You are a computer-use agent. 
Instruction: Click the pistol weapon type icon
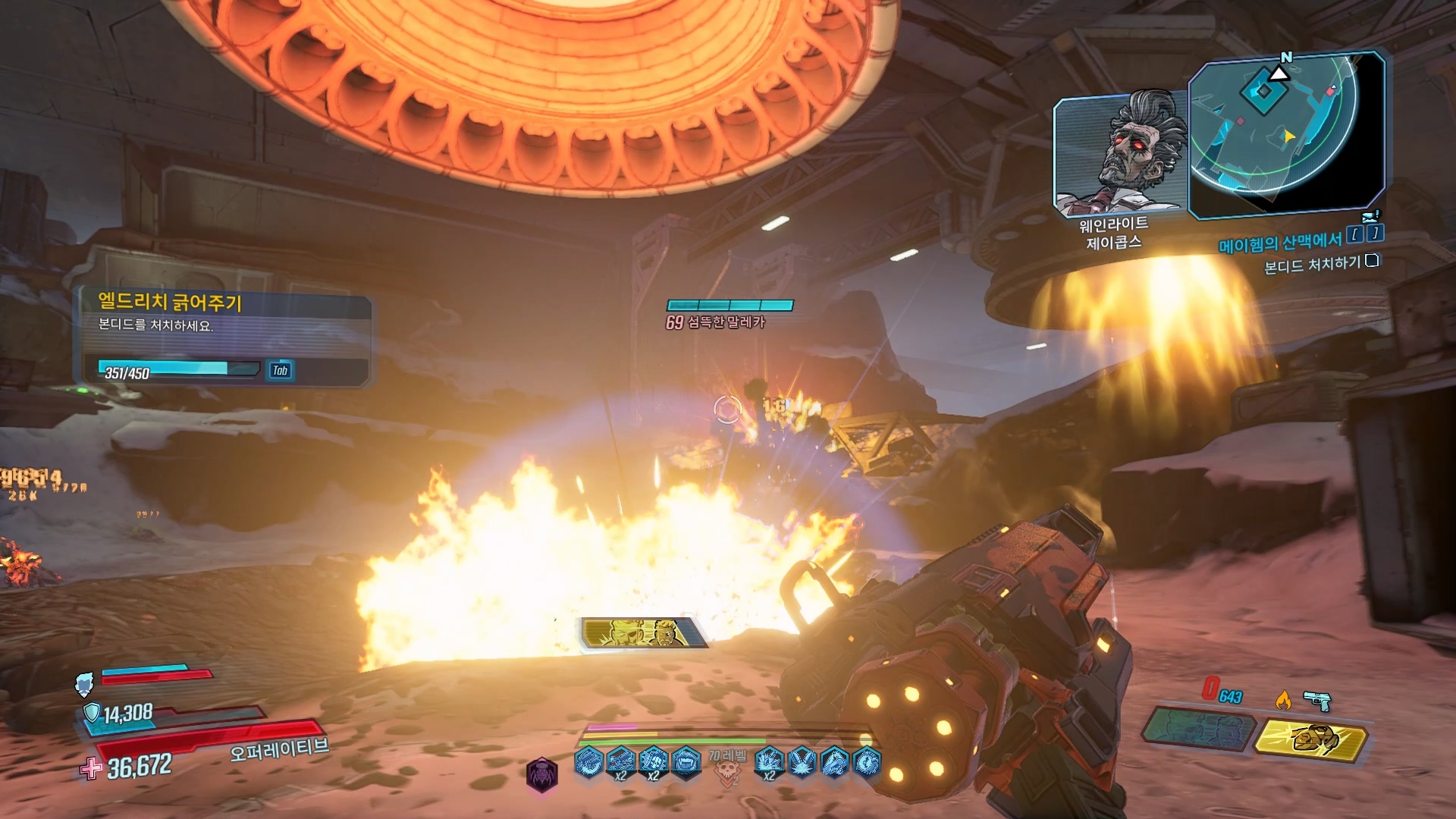(x=1318, y=700)
